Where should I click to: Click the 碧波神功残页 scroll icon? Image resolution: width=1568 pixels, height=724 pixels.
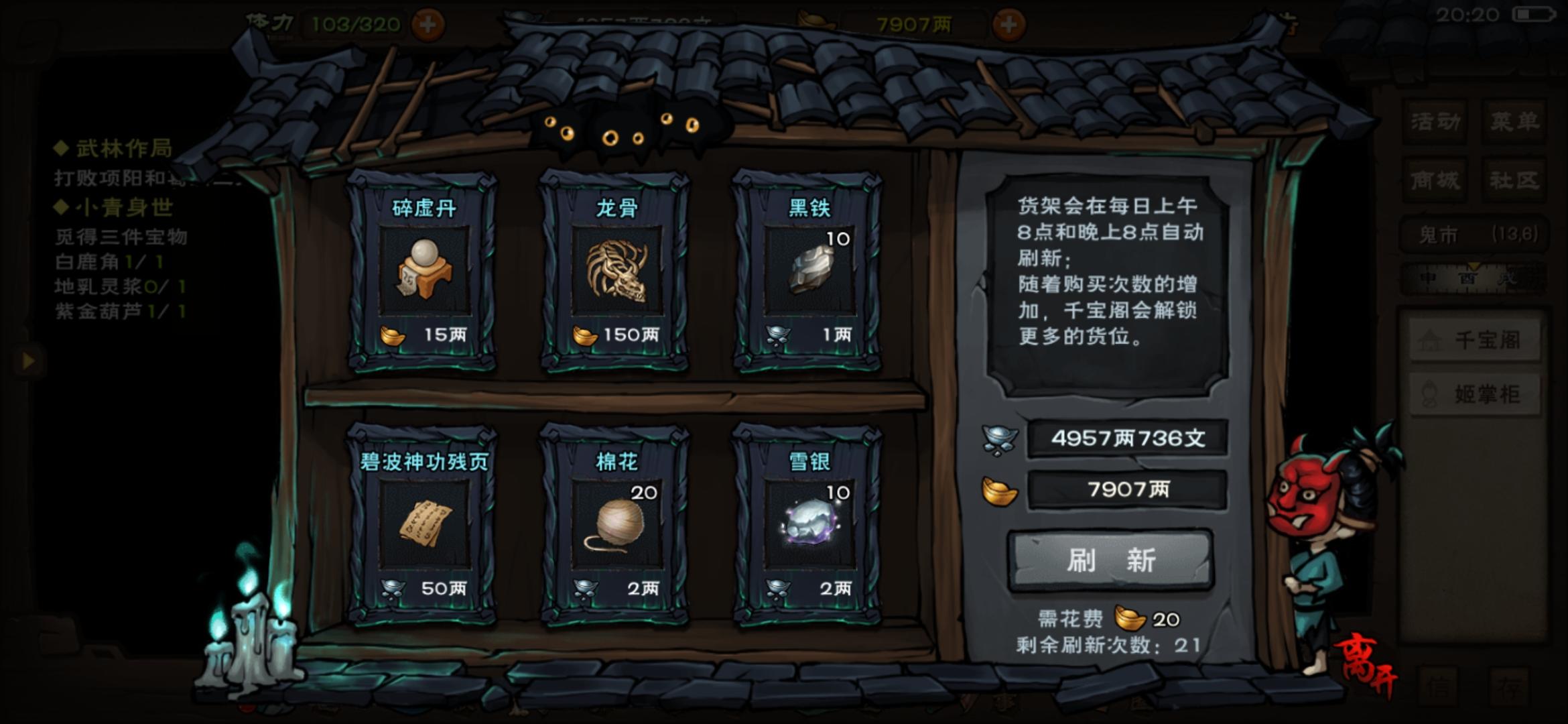(x=425, y=523)
